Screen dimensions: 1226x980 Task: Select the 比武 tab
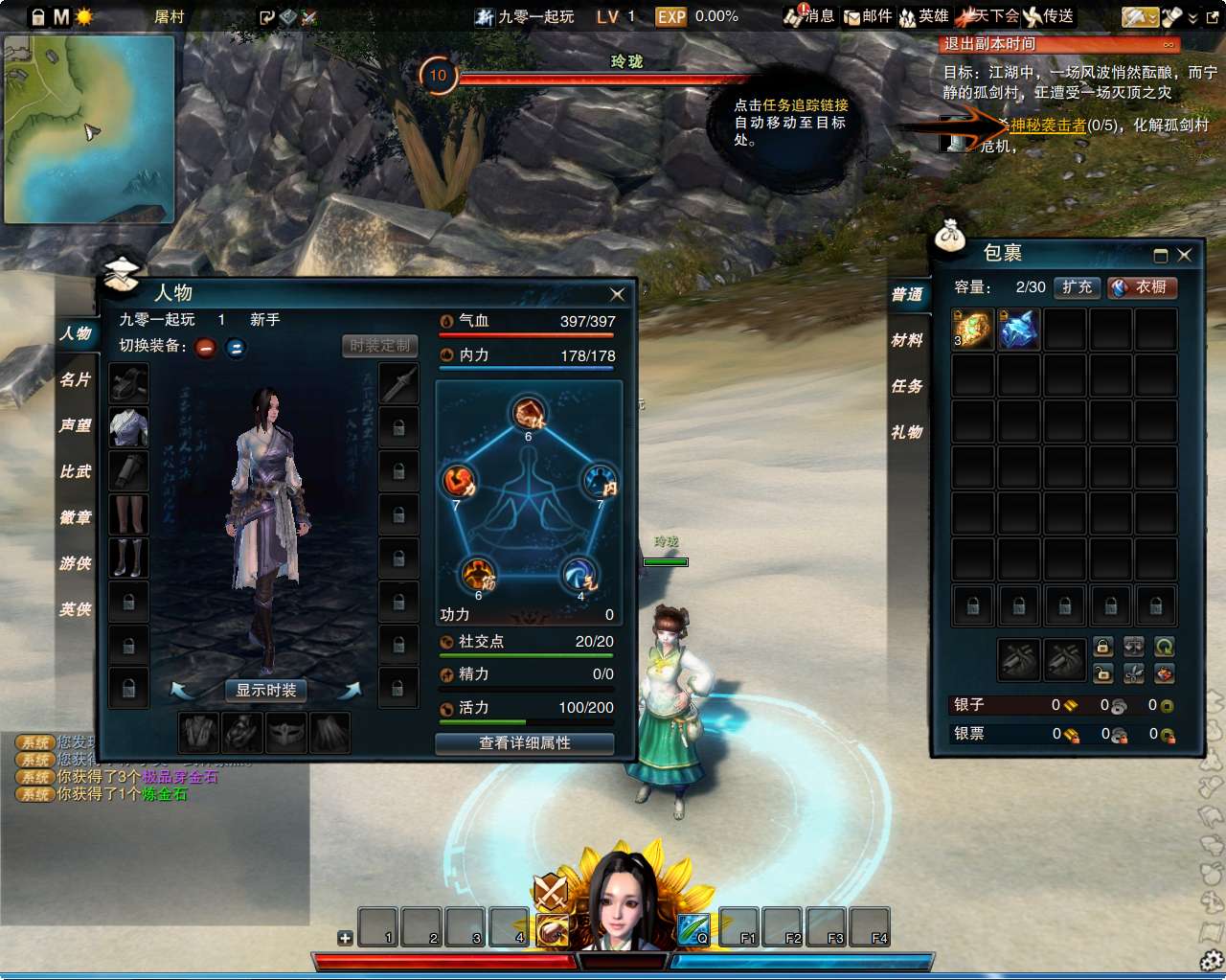coord(76,471)
